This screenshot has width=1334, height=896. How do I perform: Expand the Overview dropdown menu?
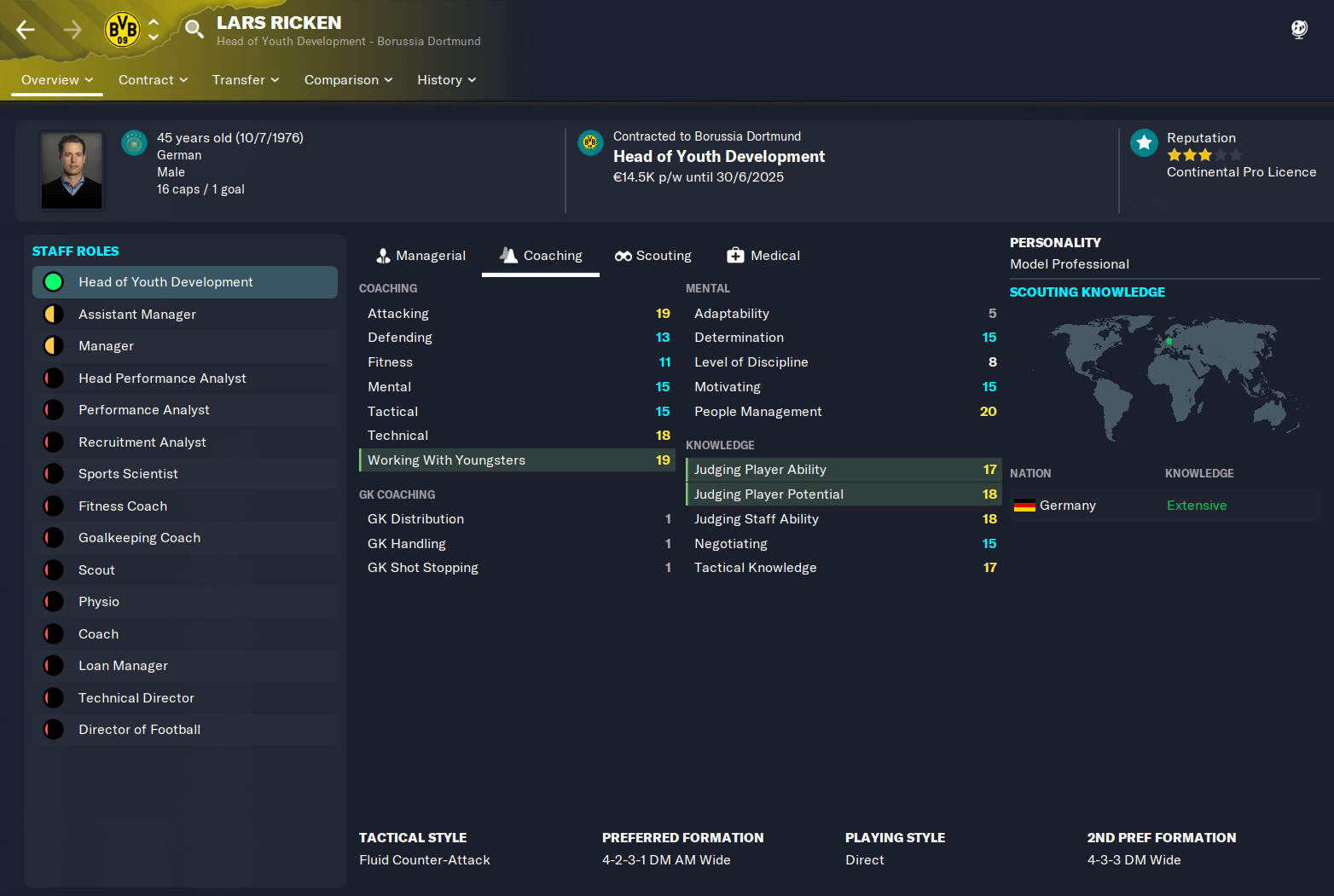(x=56, y=79)
